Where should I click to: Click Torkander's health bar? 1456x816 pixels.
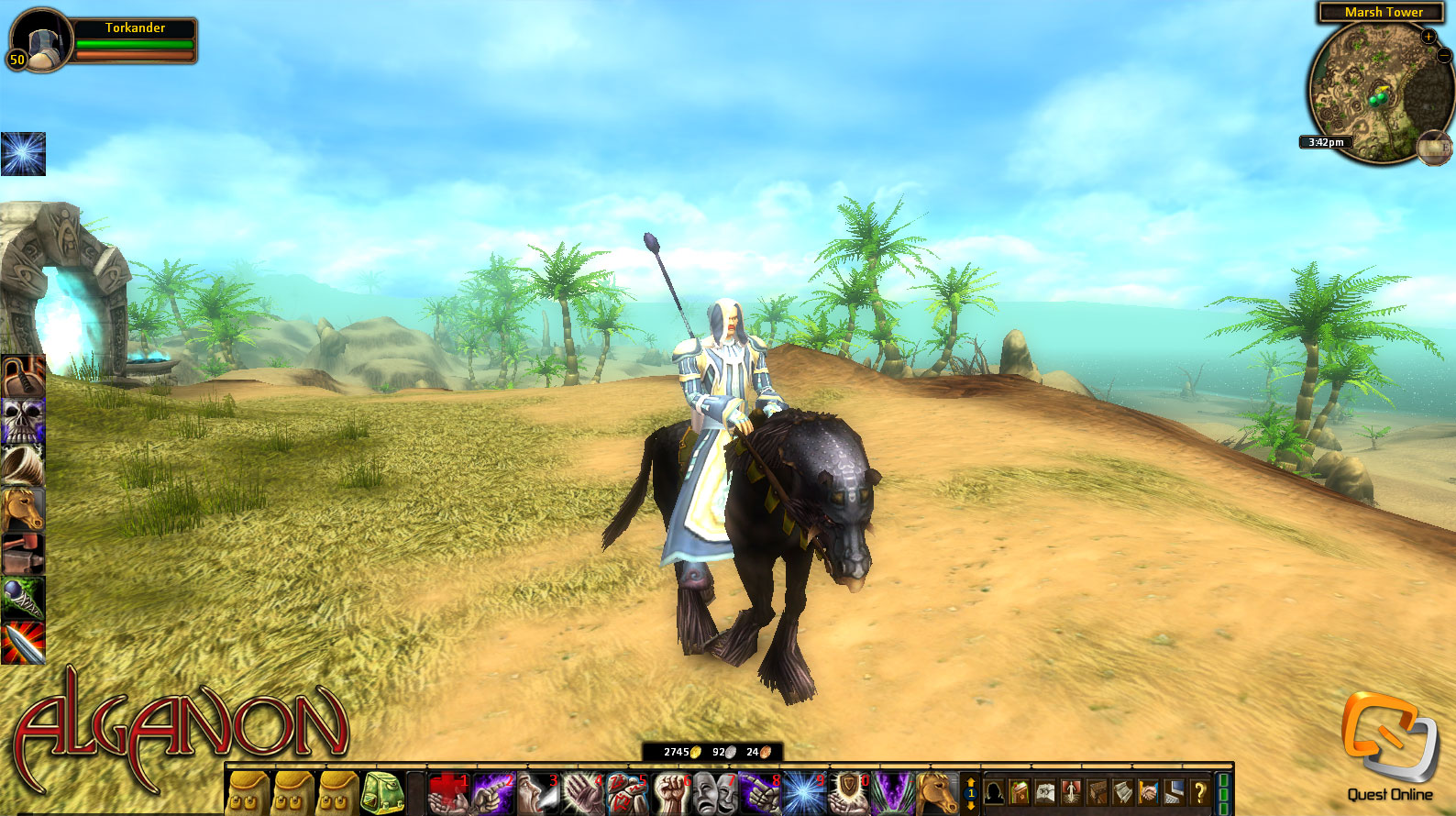136,45
